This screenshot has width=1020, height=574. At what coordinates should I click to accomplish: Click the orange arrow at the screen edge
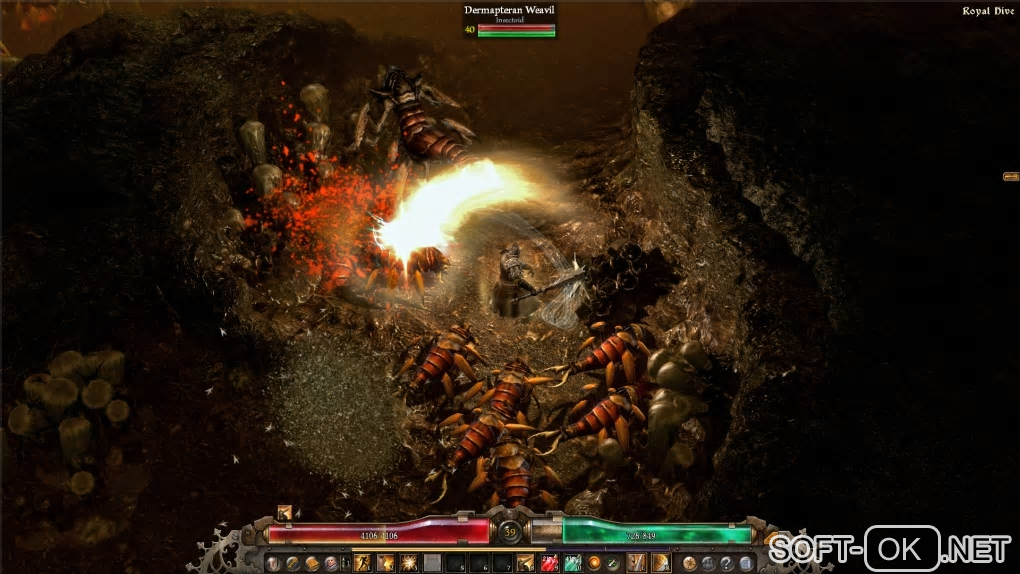[1010, 177]
